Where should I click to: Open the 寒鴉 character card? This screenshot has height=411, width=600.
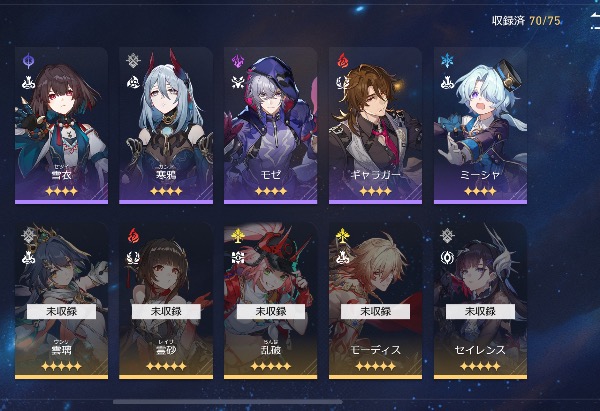point(166,124)
